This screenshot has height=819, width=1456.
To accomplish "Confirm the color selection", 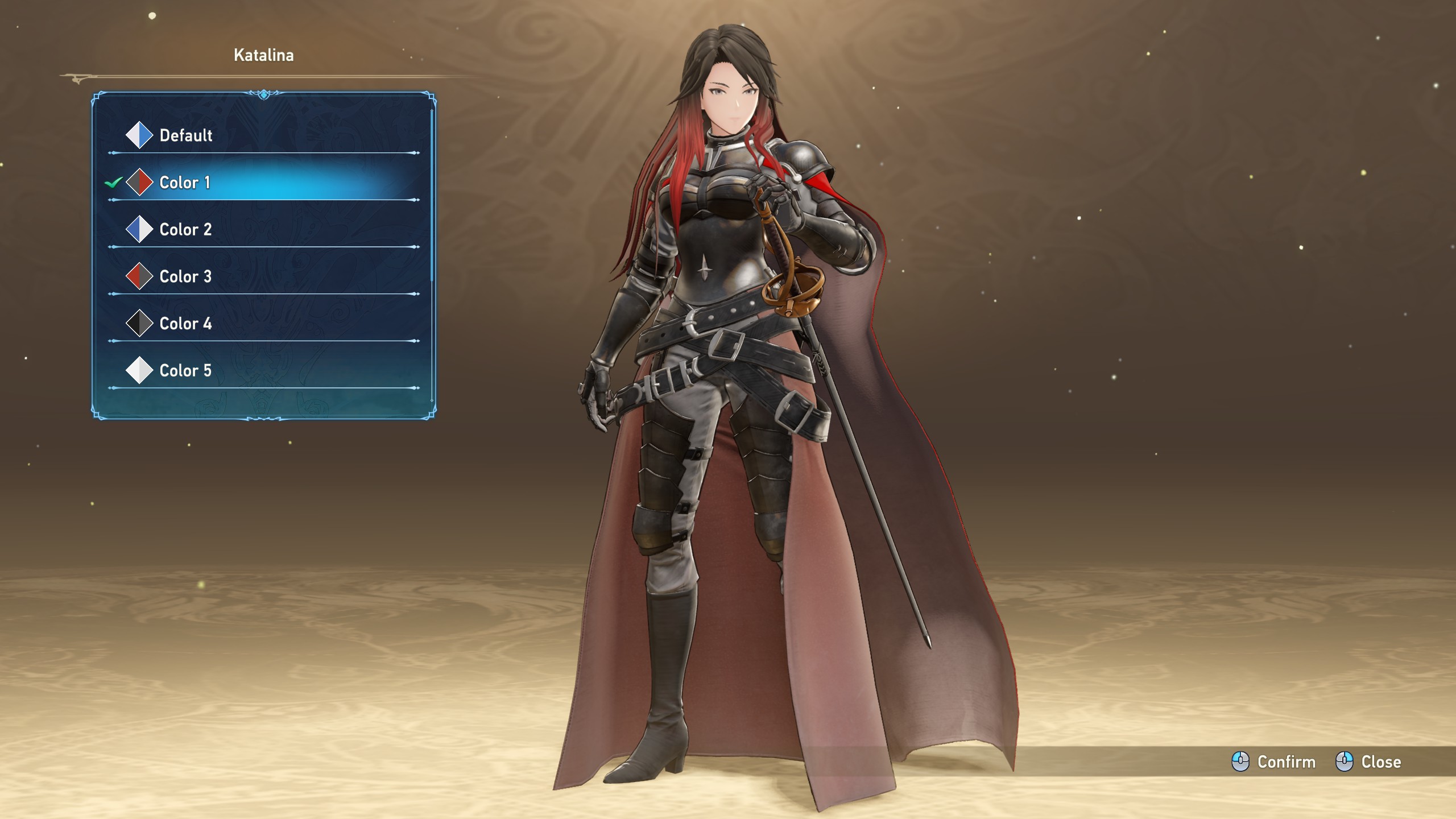I will (x=1274, y=762).
